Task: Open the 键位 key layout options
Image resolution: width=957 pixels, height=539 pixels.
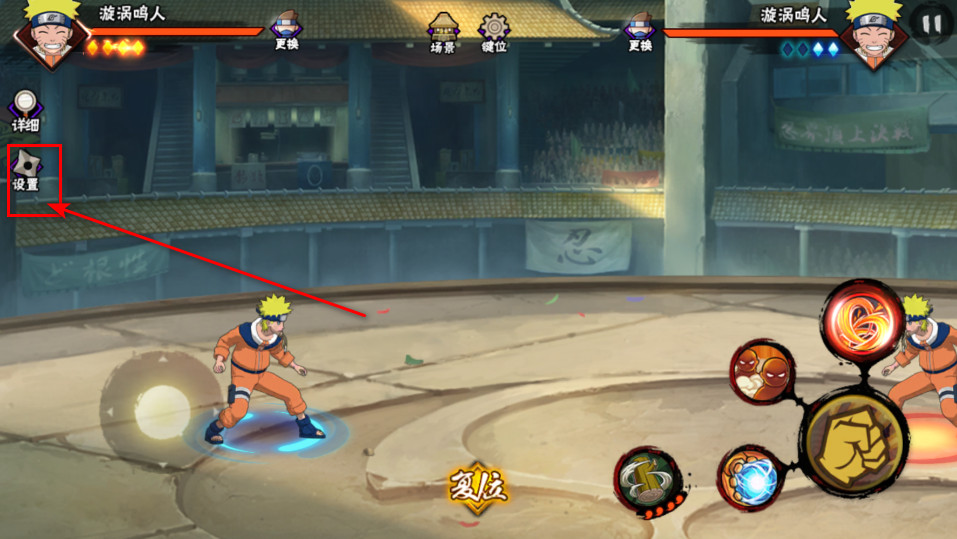Action: tap(494, 32)
